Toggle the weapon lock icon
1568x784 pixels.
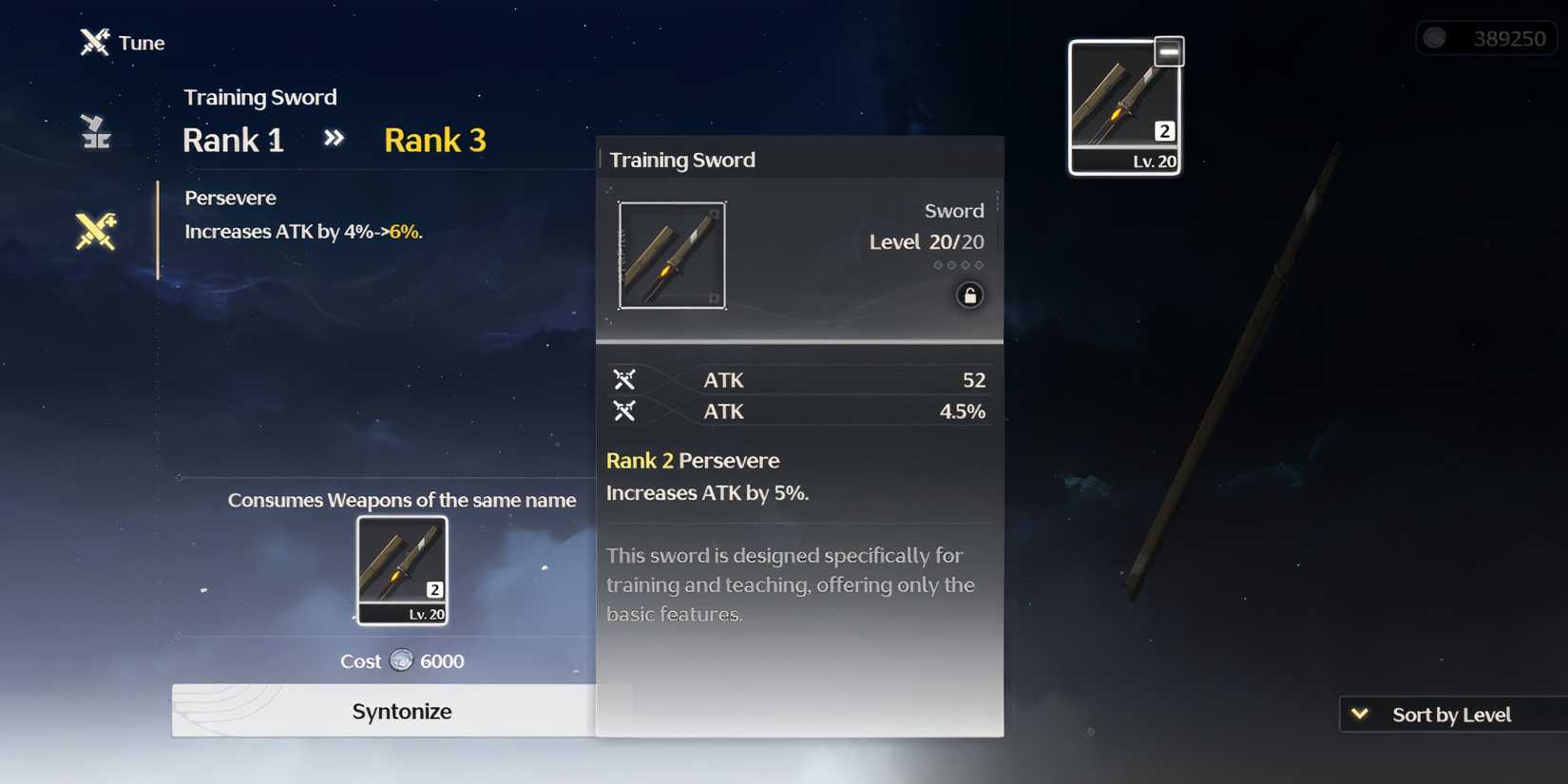click(970, 296)
